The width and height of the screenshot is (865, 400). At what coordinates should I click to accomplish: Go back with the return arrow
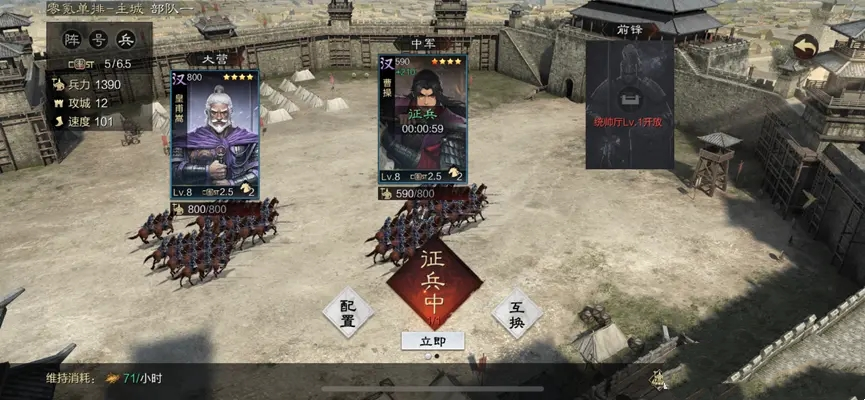(805, 46)
